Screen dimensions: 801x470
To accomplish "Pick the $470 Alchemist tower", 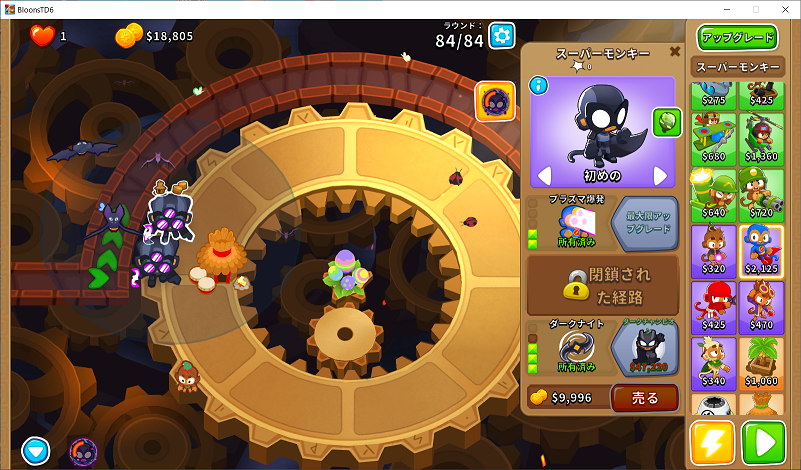I will (x=761, y=307).
